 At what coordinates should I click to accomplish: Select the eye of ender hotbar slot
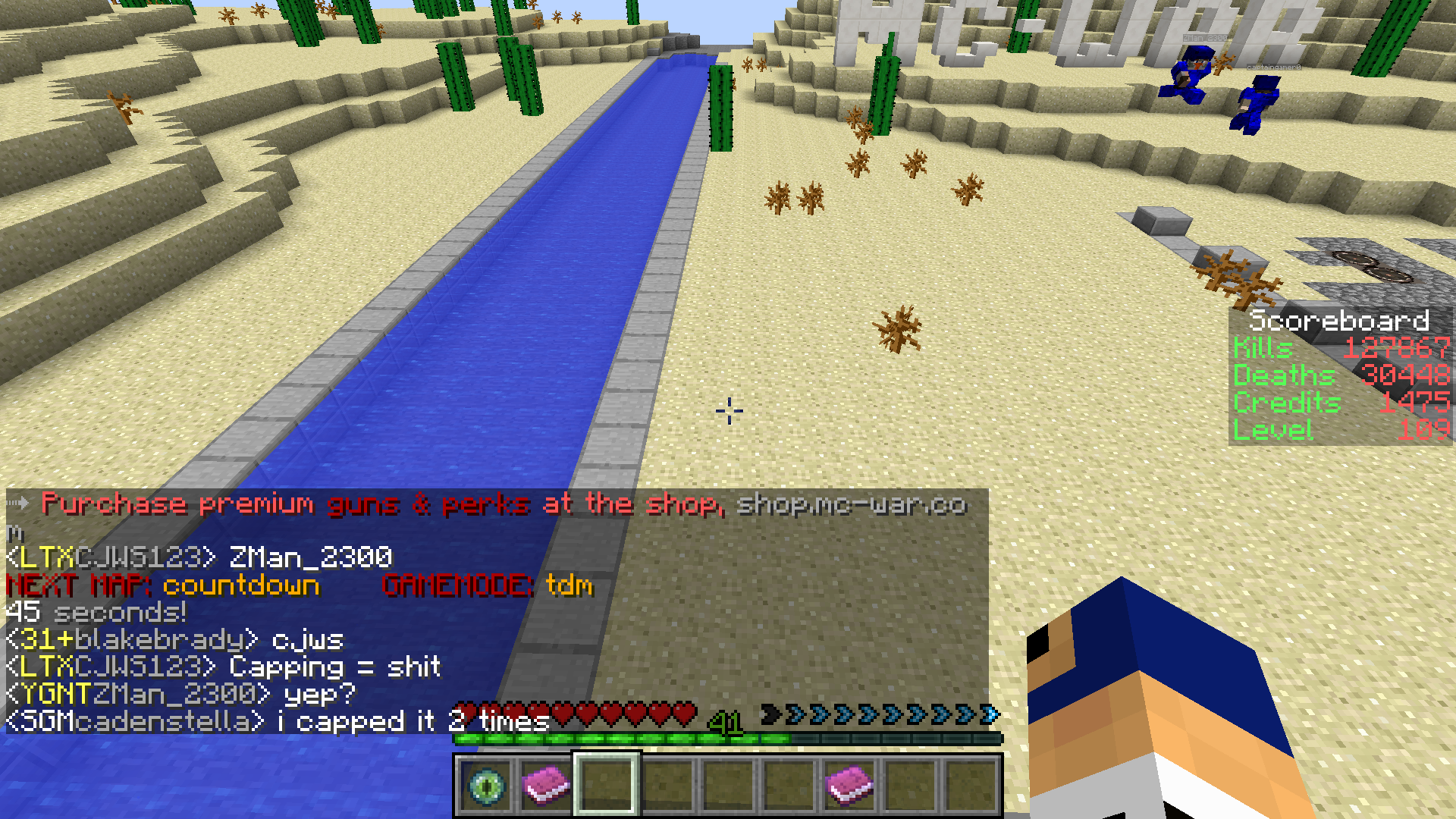(486, 785)
